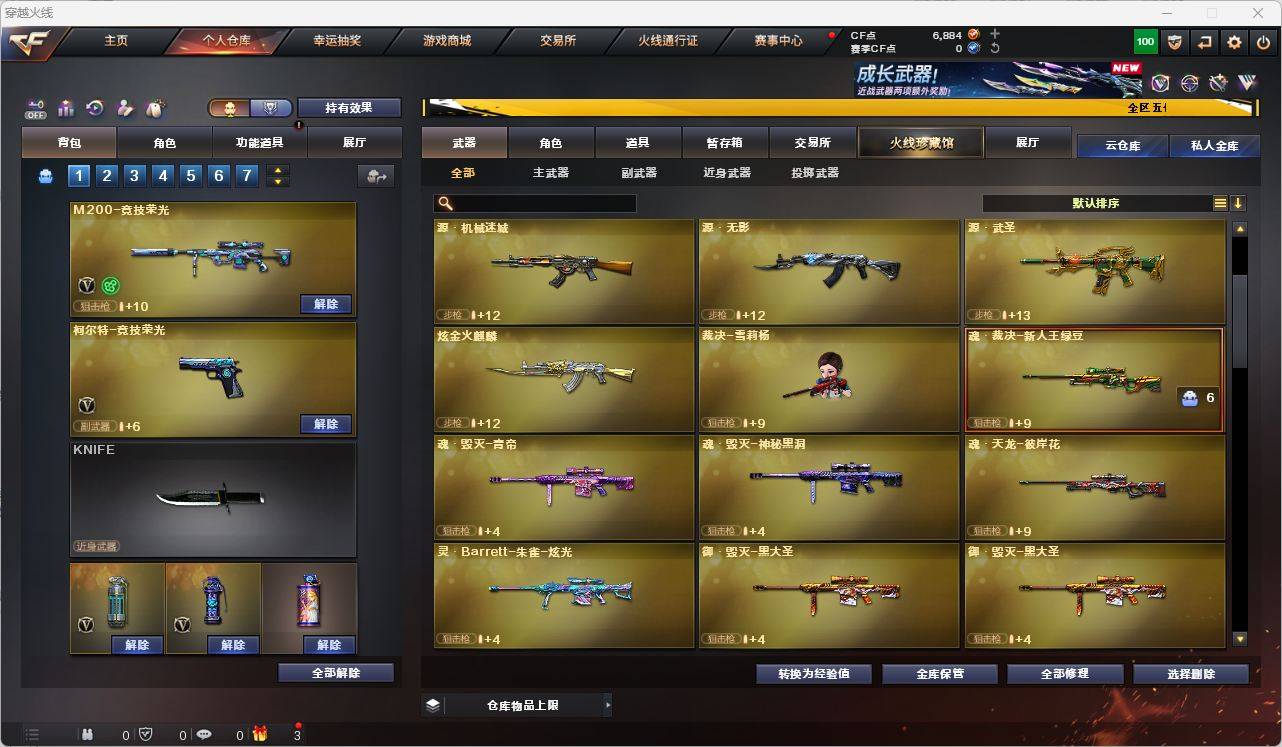This screenshot has height=747, width=1282.
Task: Click the up arrow of the backpack page stepper
Action: (278, 169)
